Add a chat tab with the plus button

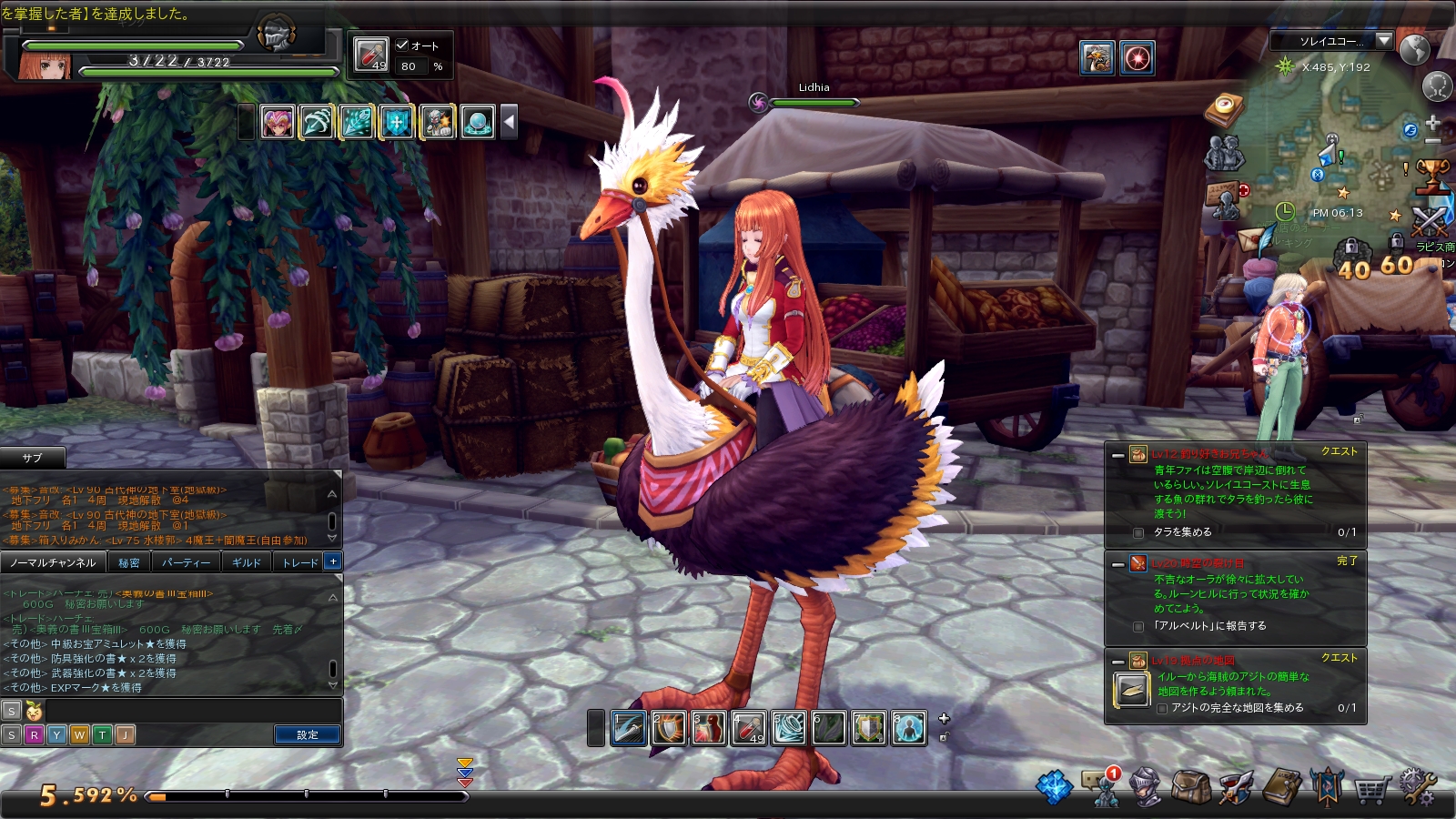[333, 561]
